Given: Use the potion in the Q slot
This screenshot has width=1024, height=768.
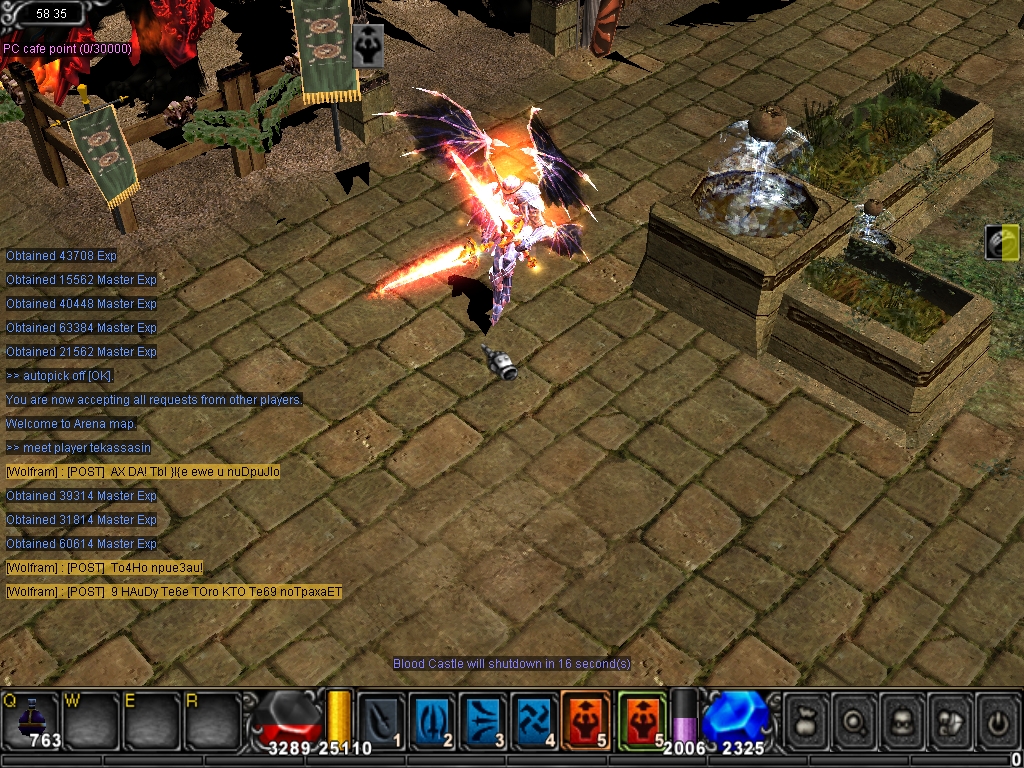Looking at the screenshot, I should [x=31, y=719].
